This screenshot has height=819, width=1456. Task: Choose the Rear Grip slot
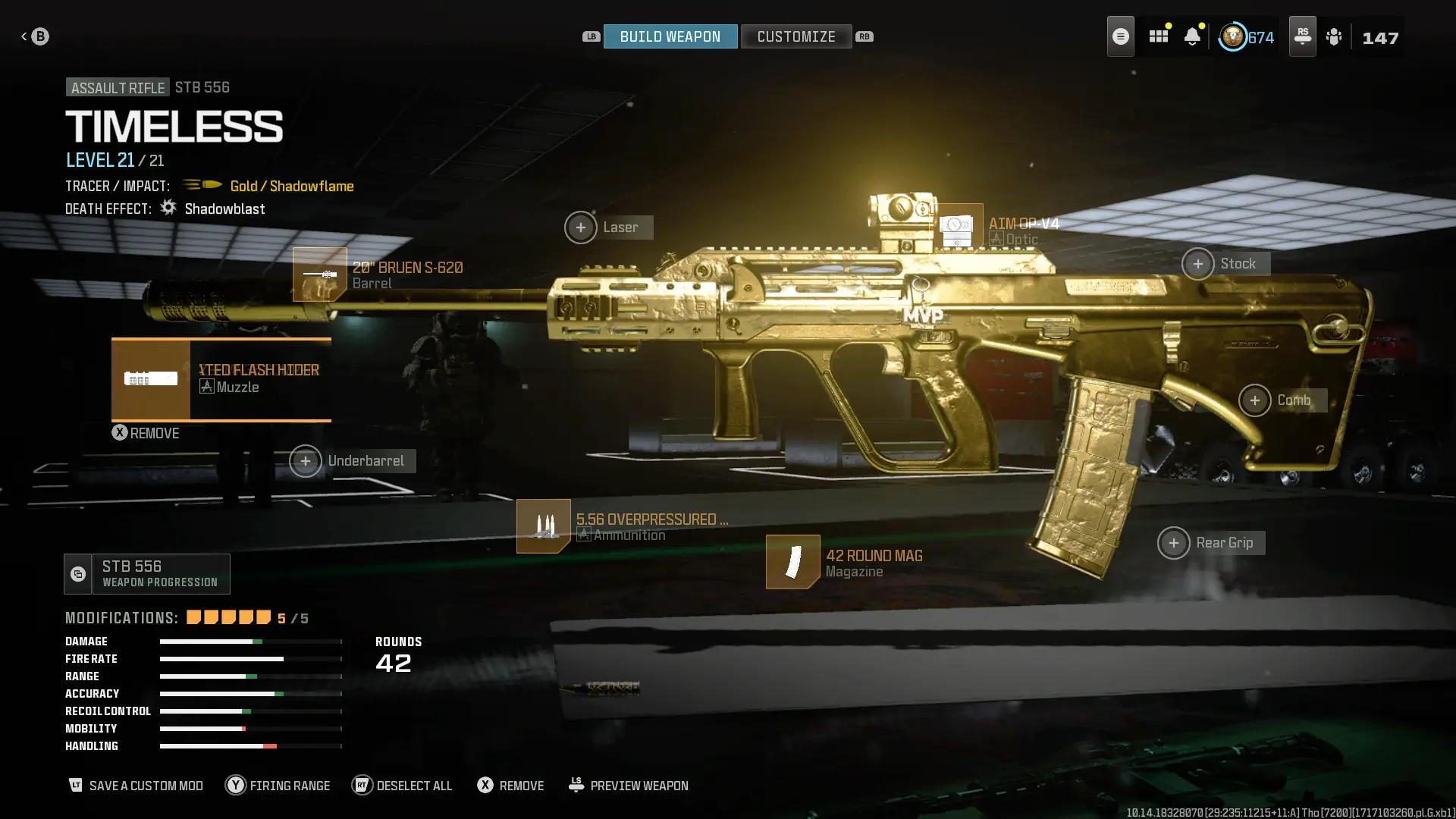point(1174,543)
